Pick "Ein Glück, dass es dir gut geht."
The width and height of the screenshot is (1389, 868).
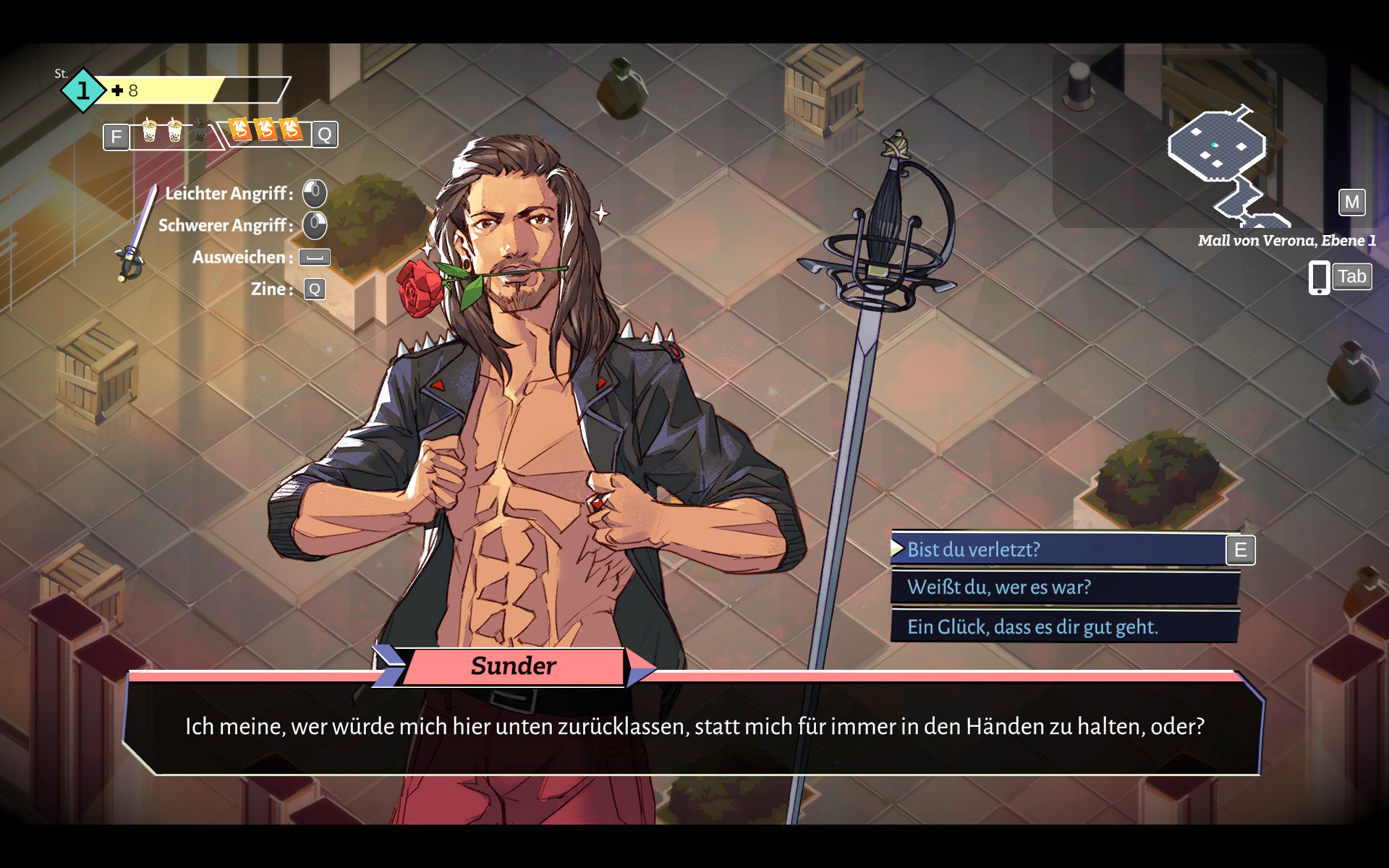1063,626
